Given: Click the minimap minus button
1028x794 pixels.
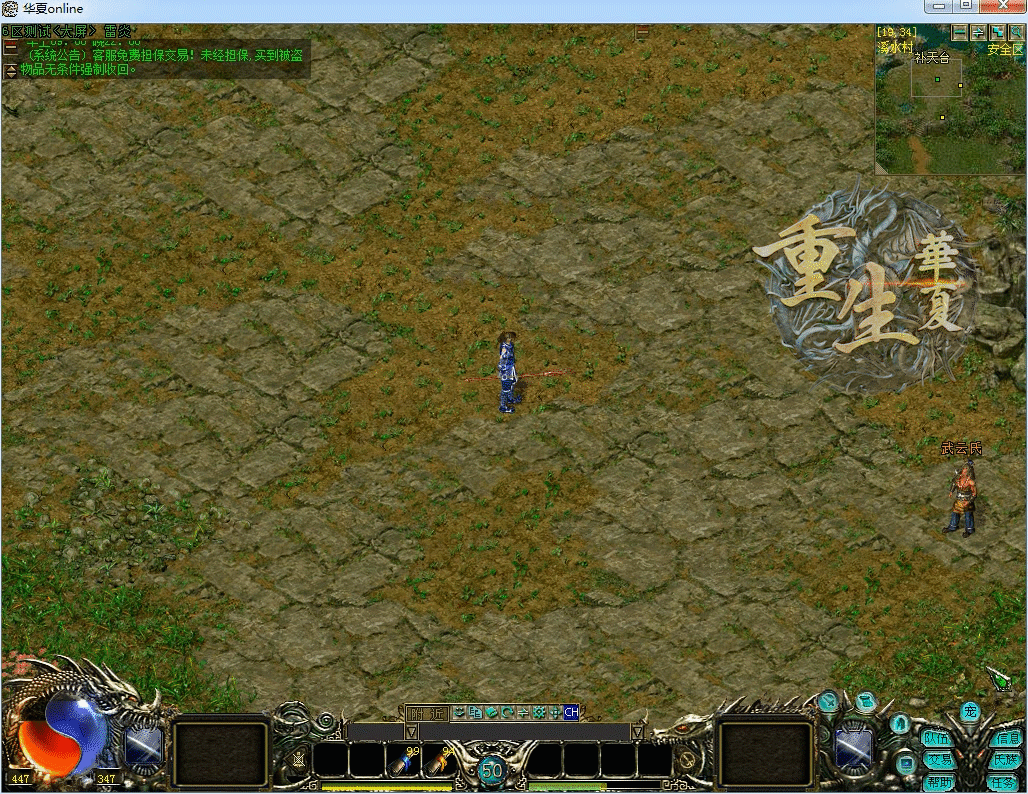Looking at the screenshot, I should pos(960,33).
